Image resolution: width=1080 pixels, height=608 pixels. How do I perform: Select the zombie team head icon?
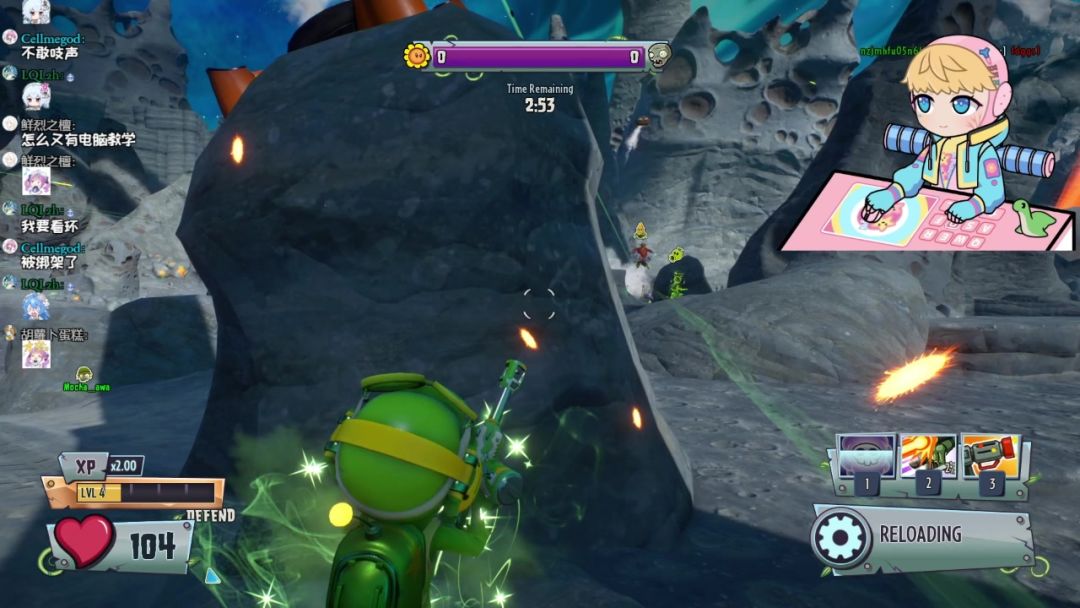(x=658, y=56)
